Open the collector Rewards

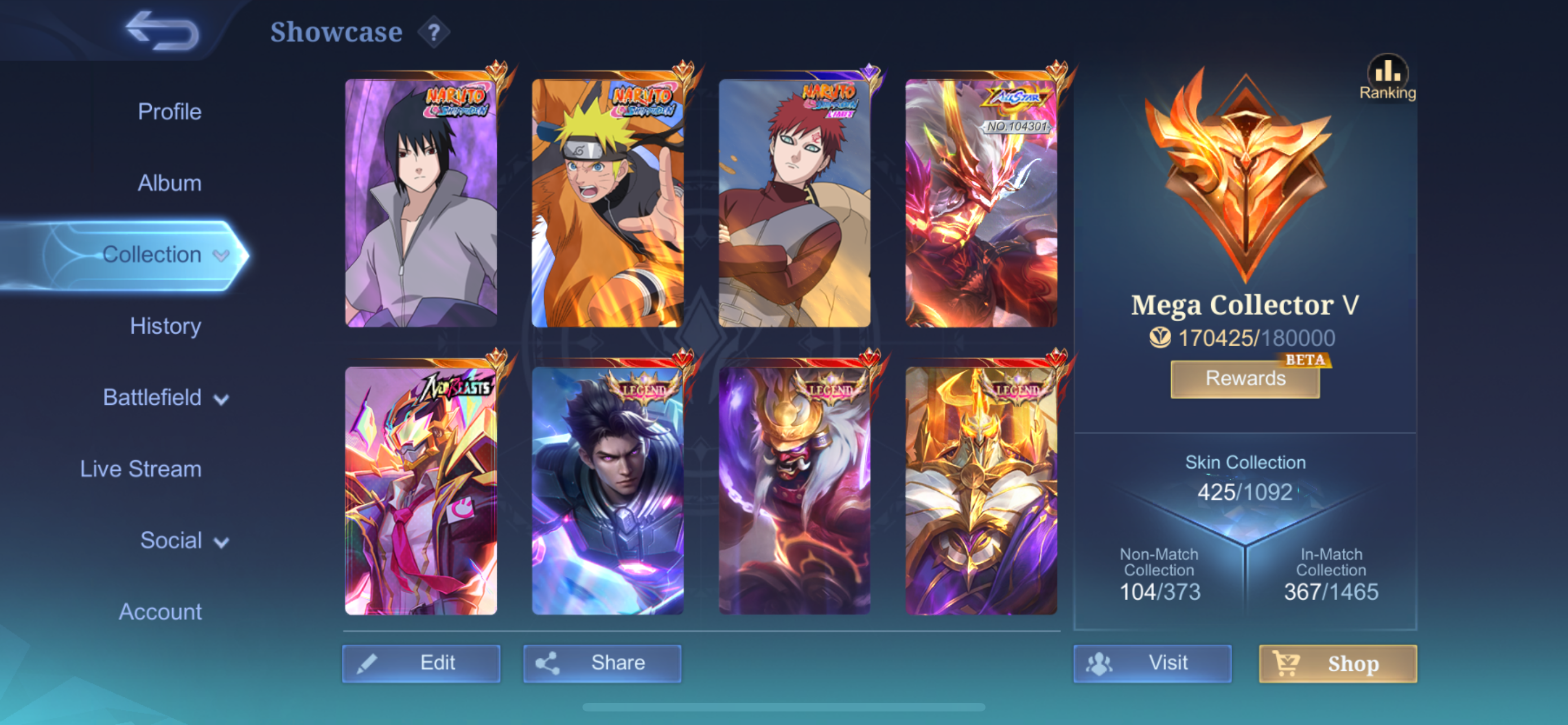point(1245,379)
